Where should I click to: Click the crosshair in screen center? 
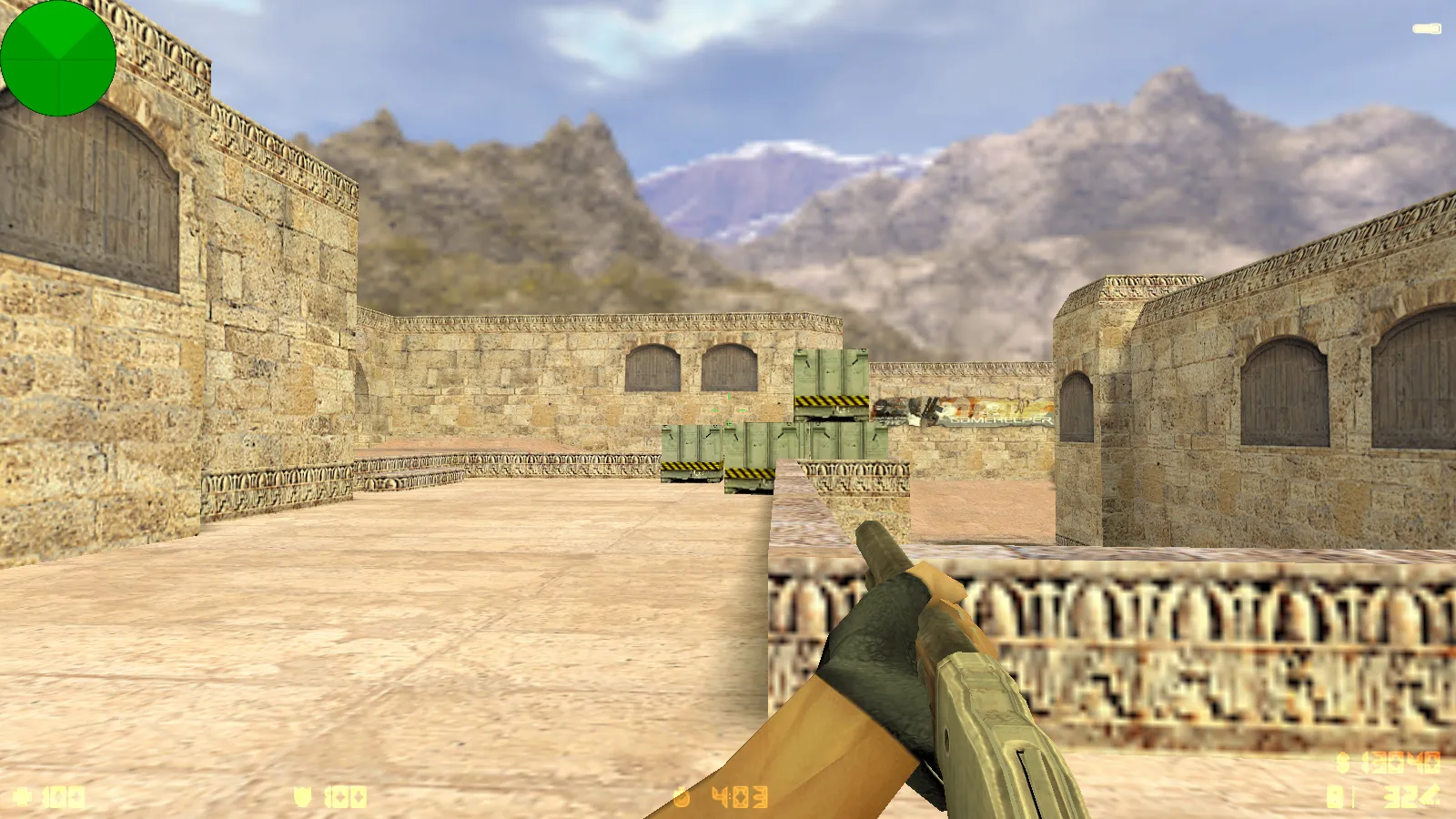[x=728, y=409]
